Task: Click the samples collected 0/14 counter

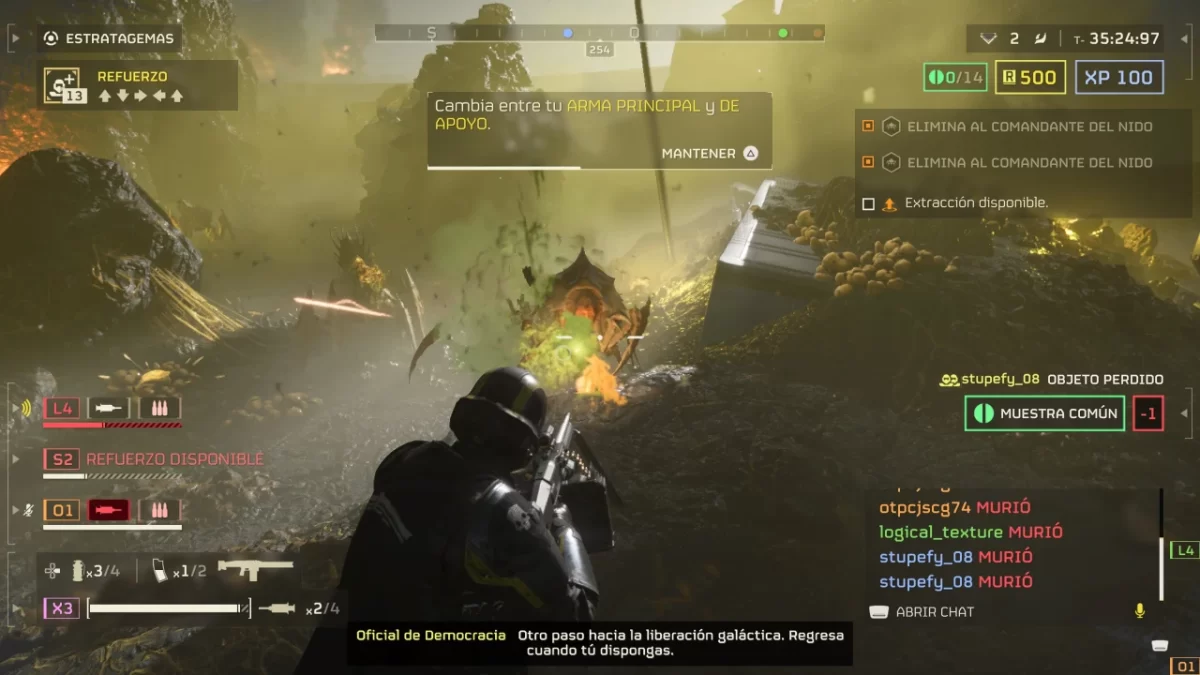Action: (955, 77)
